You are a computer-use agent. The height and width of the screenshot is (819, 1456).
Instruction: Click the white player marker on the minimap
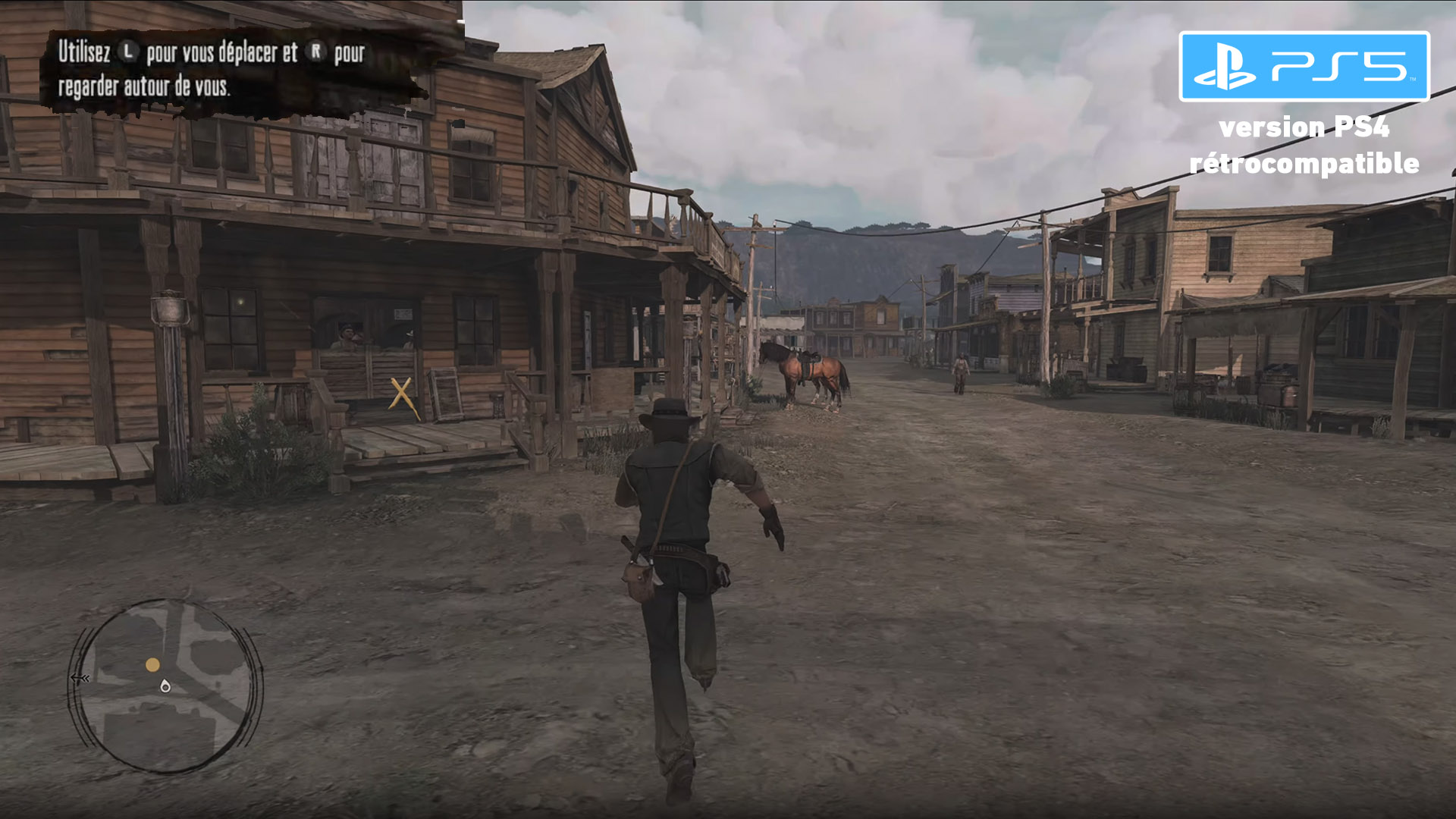165,686
